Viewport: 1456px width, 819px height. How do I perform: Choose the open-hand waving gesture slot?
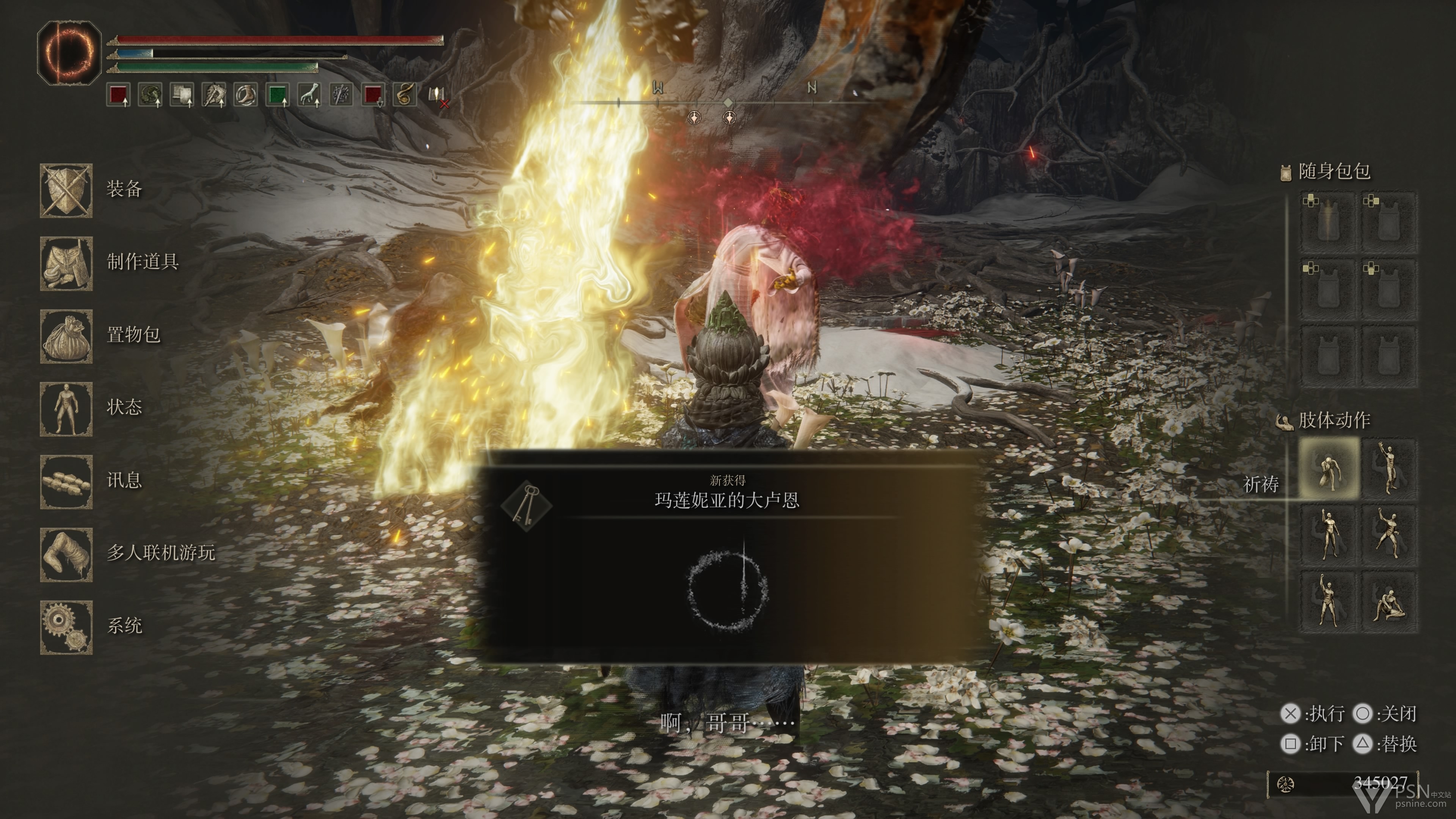[x=1389, y=469]
